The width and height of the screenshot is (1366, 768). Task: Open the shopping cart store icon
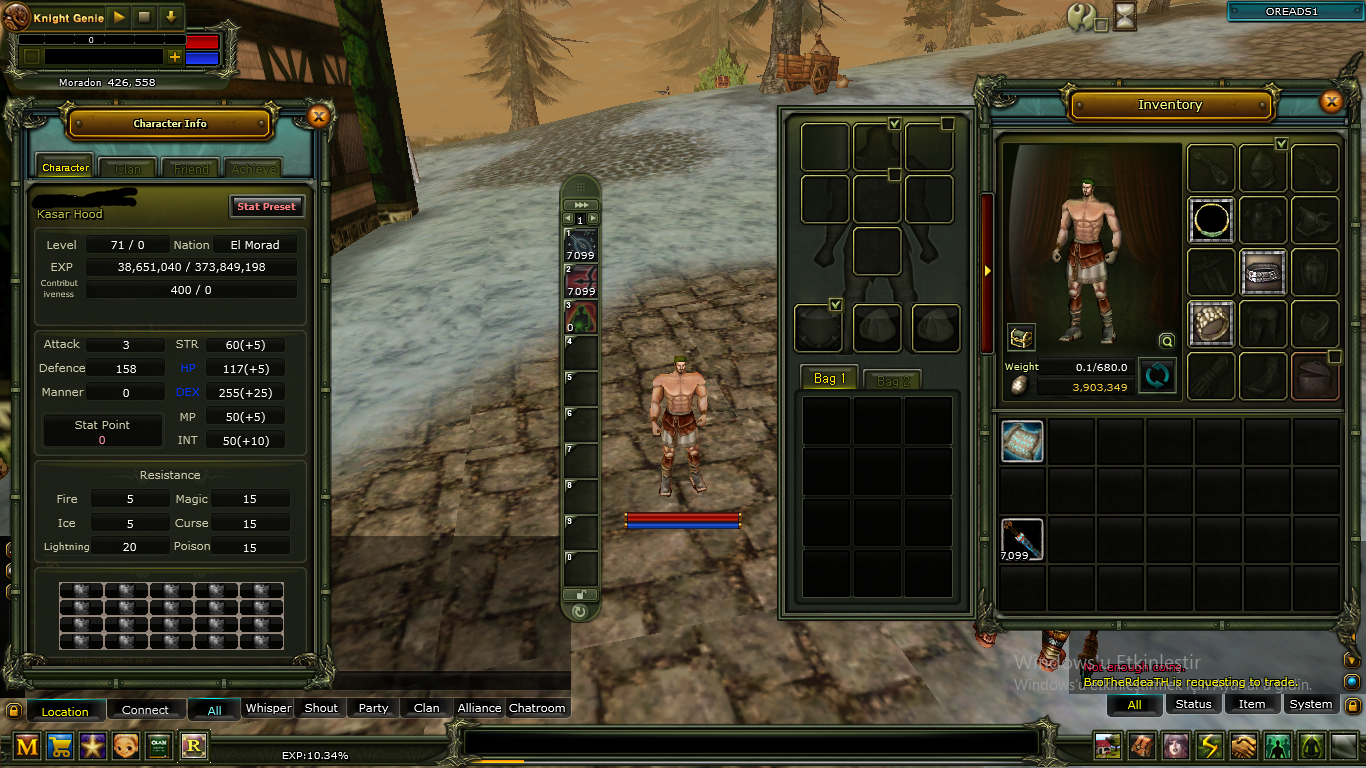(59, 745)
